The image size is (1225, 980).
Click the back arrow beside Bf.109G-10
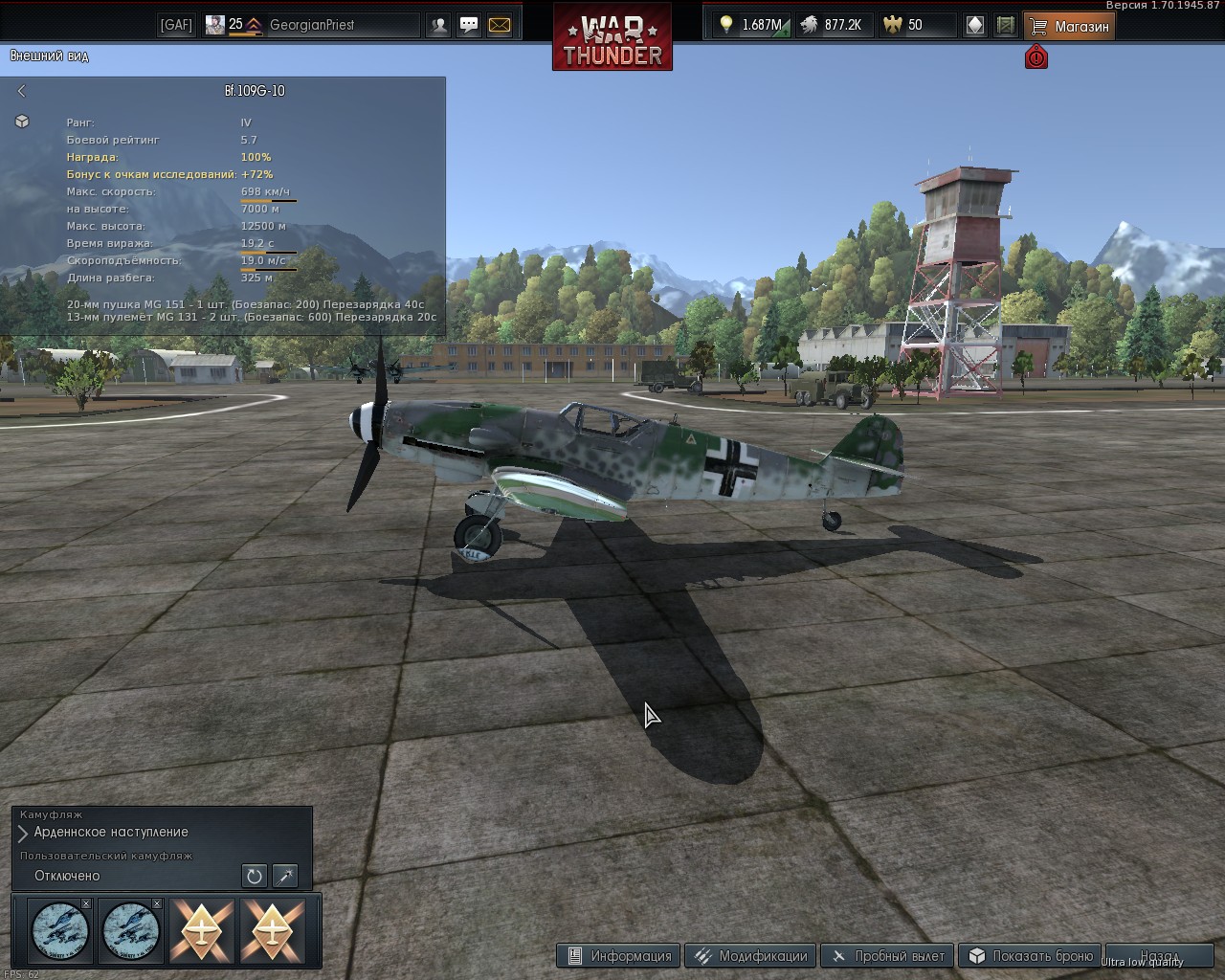22,91
